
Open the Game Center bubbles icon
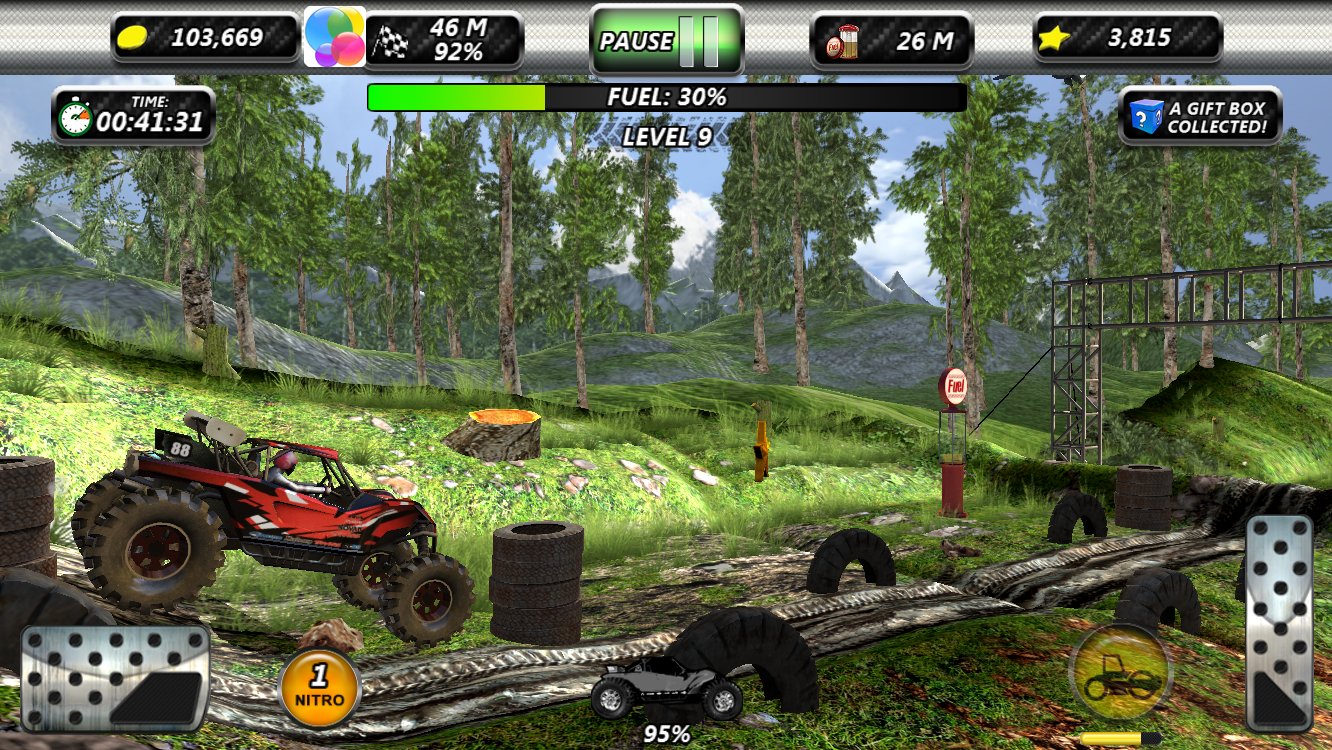[334, 37]
